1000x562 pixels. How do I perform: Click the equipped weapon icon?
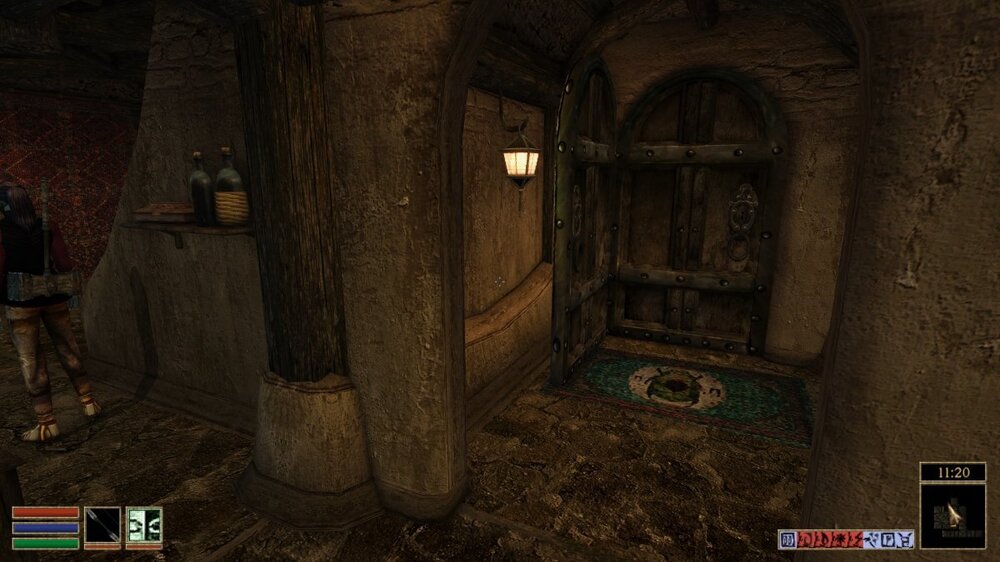click(102, 526)
